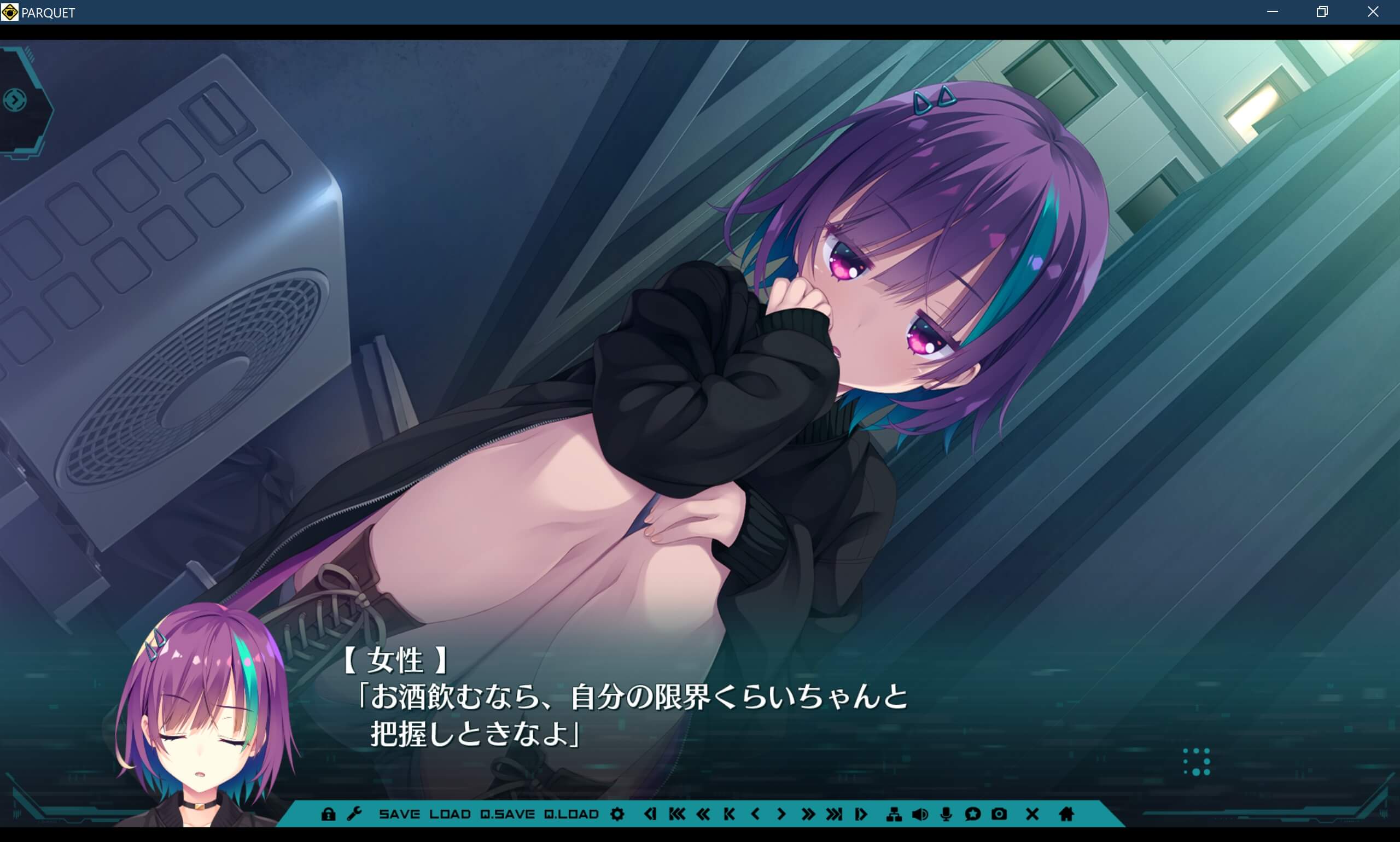
Task: Open system config with the wrench icon
Action: click(x=356, y=815)
